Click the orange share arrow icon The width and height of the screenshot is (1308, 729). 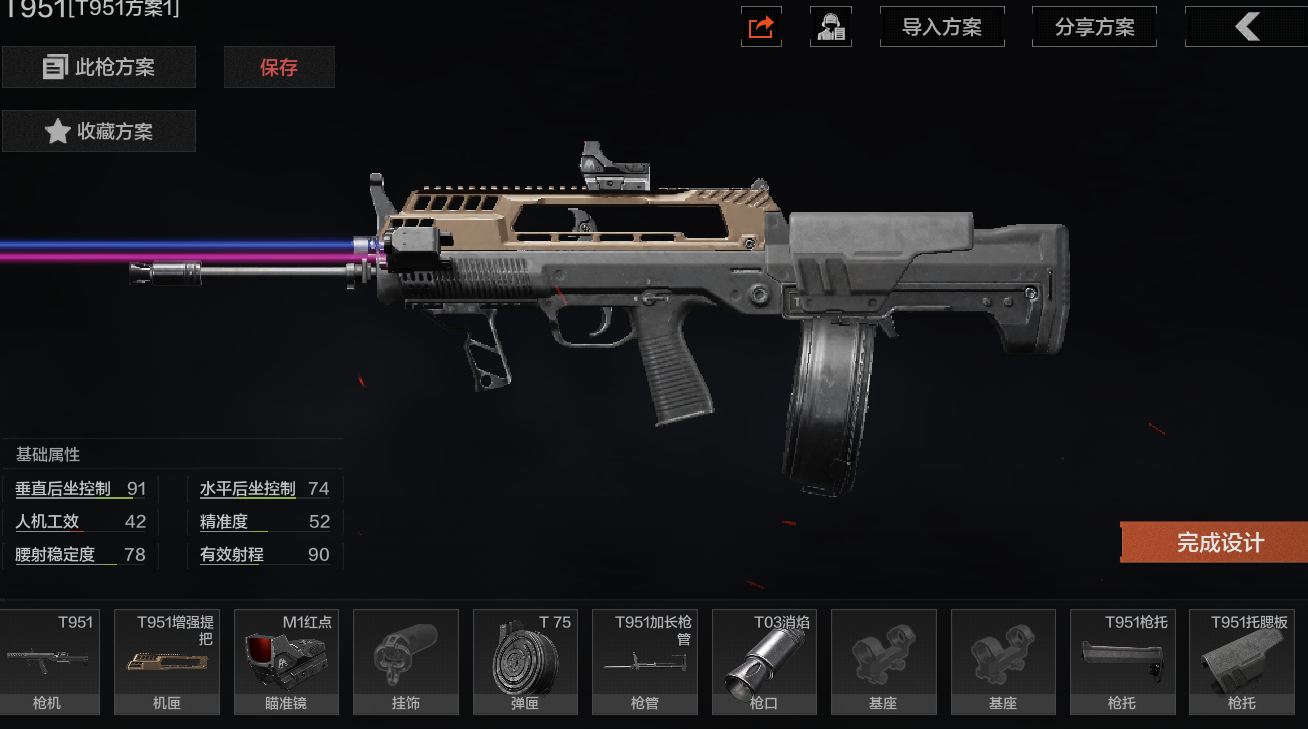(x=761, y=27)
